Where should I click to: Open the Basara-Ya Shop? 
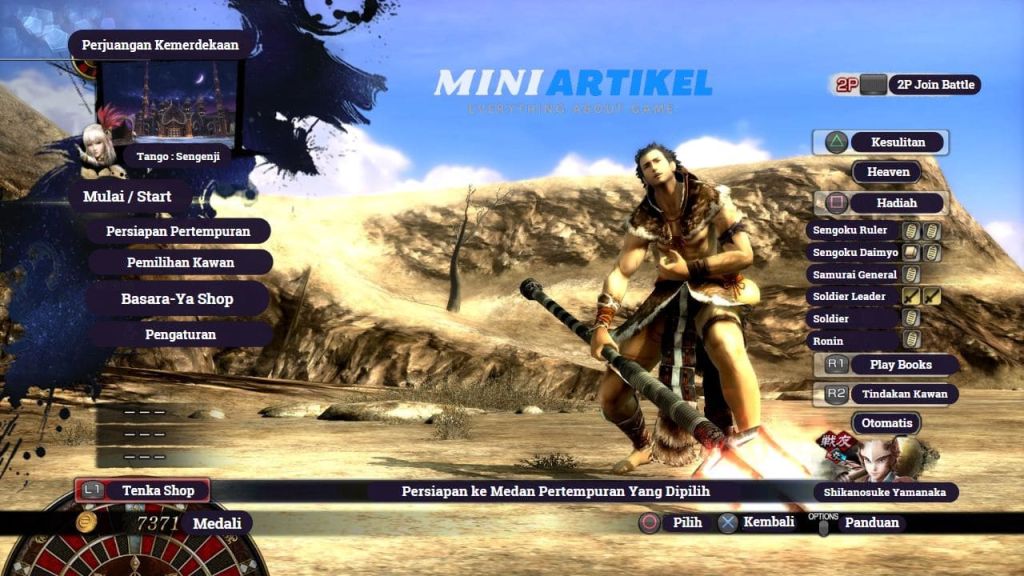[x=177, y=299]
